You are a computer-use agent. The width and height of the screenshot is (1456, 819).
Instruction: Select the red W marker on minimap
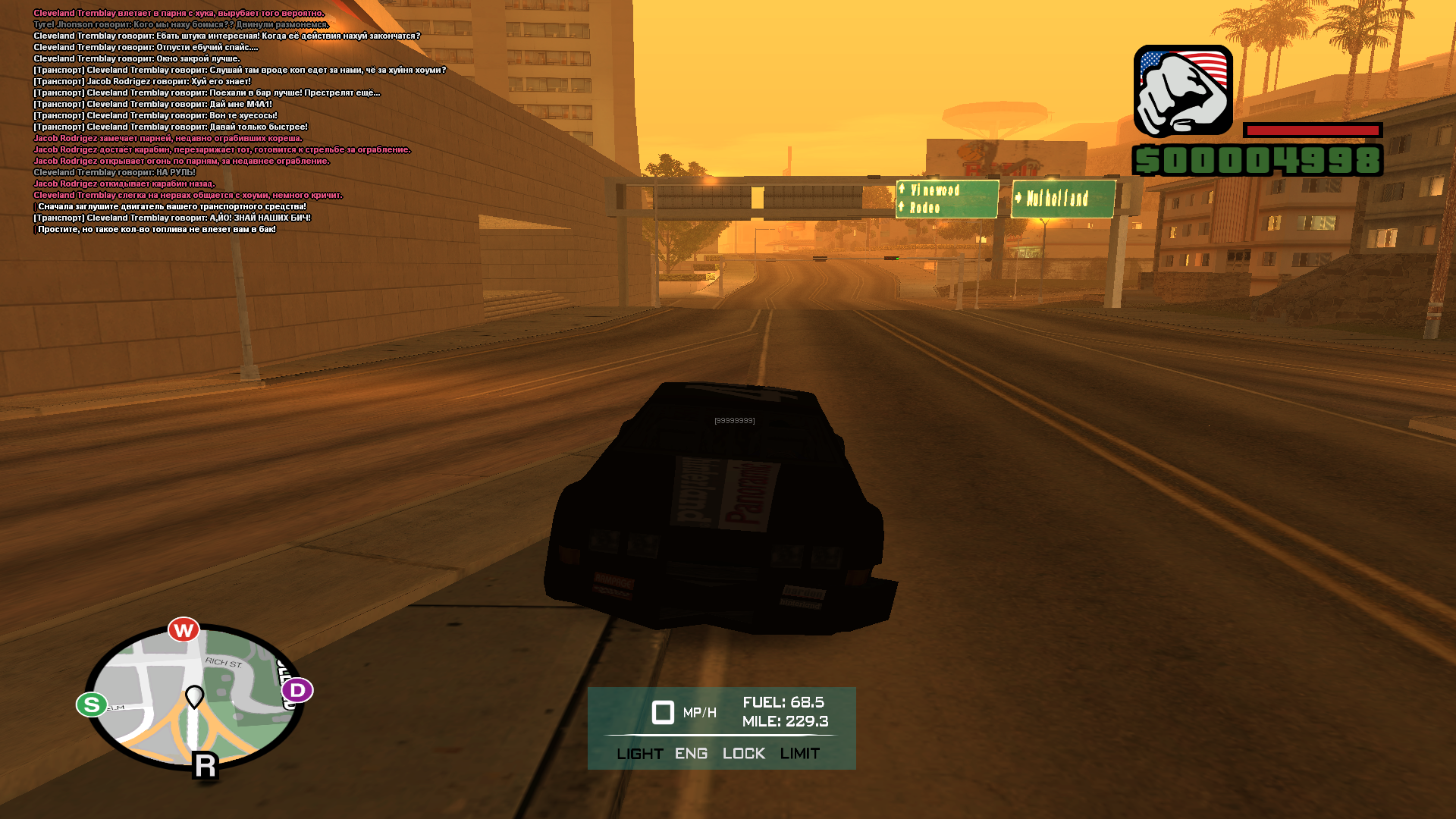coord(184,630)
